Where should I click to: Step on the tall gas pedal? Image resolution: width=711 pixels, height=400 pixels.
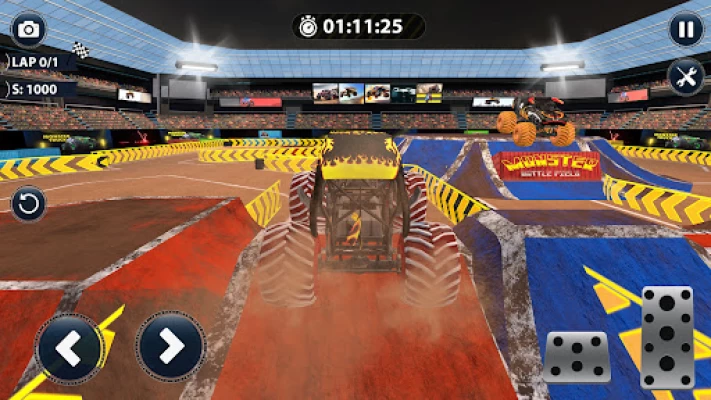click(666, 337)
